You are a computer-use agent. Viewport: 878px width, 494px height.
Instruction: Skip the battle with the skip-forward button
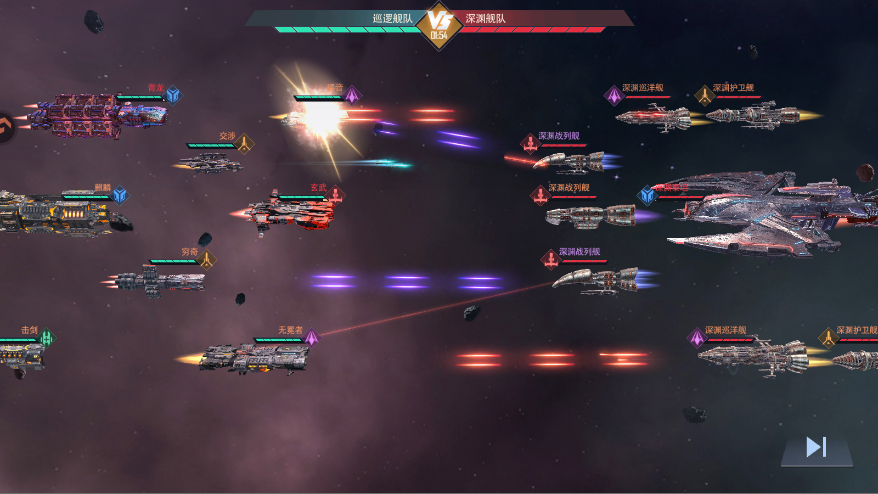click(x=816, y=448)
